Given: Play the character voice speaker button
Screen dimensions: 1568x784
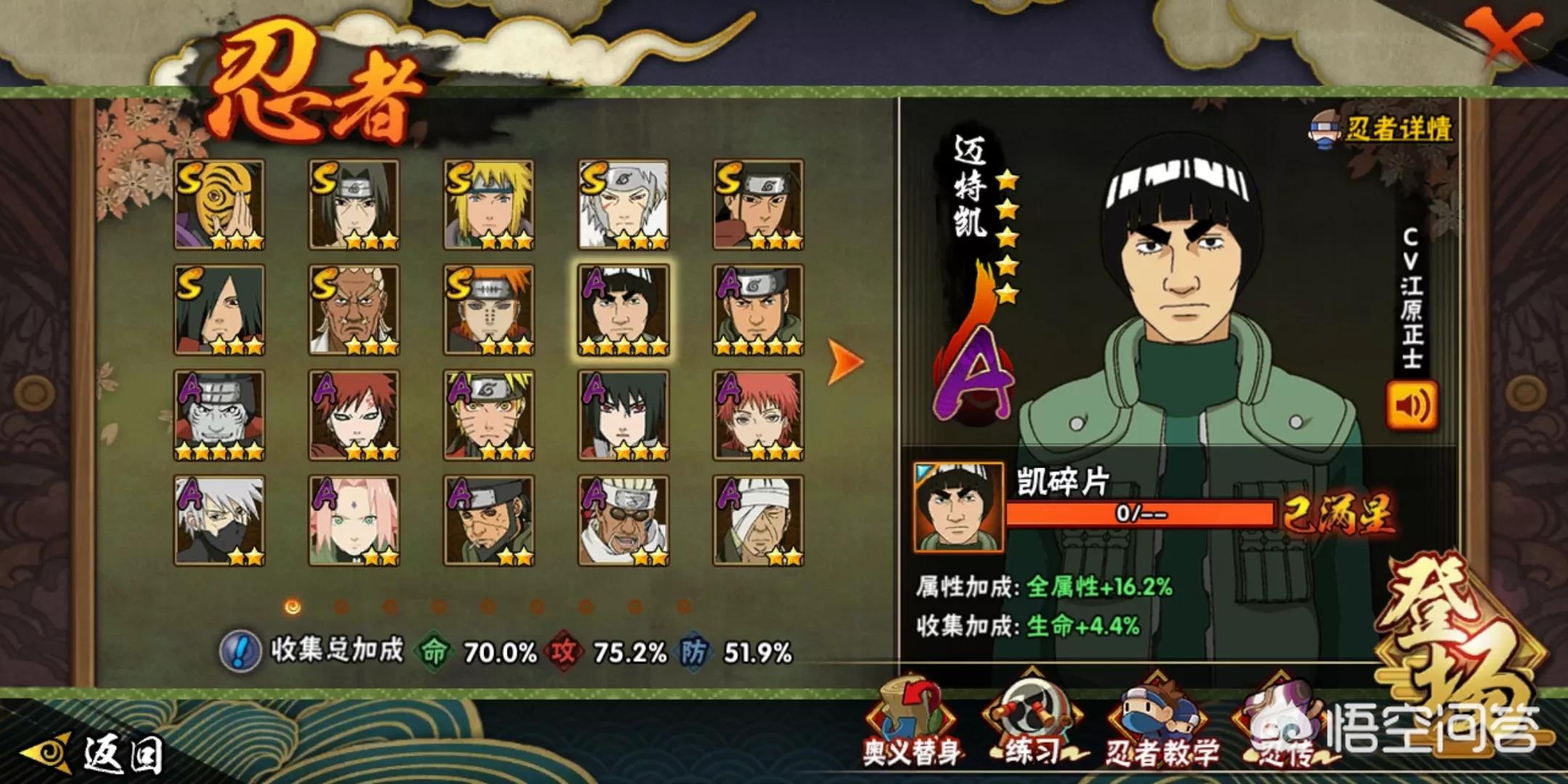Looking at the screenshot, I should (1411, 407).
